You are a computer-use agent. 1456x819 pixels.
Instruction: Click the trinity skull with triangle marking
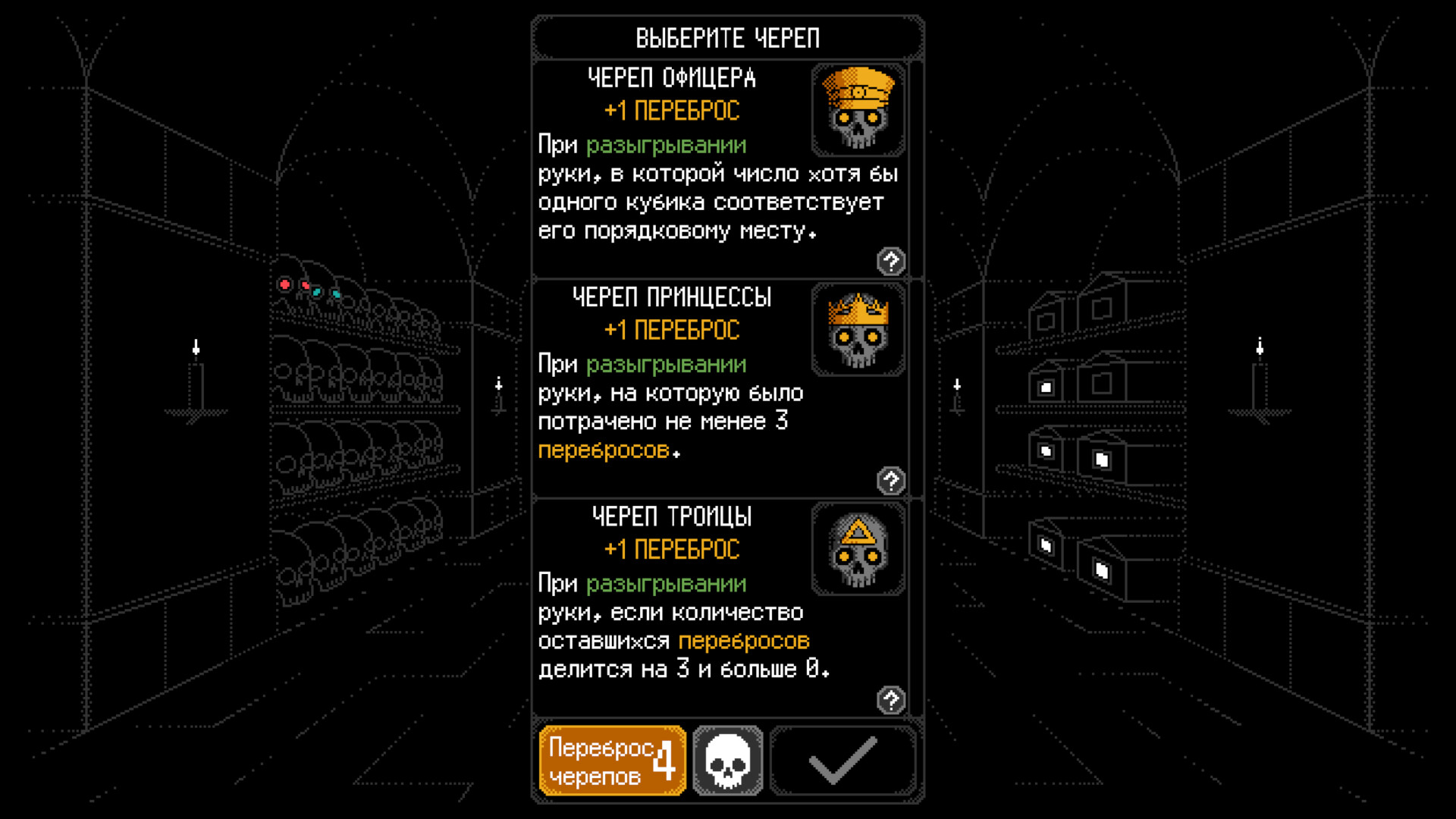[858, 548]
